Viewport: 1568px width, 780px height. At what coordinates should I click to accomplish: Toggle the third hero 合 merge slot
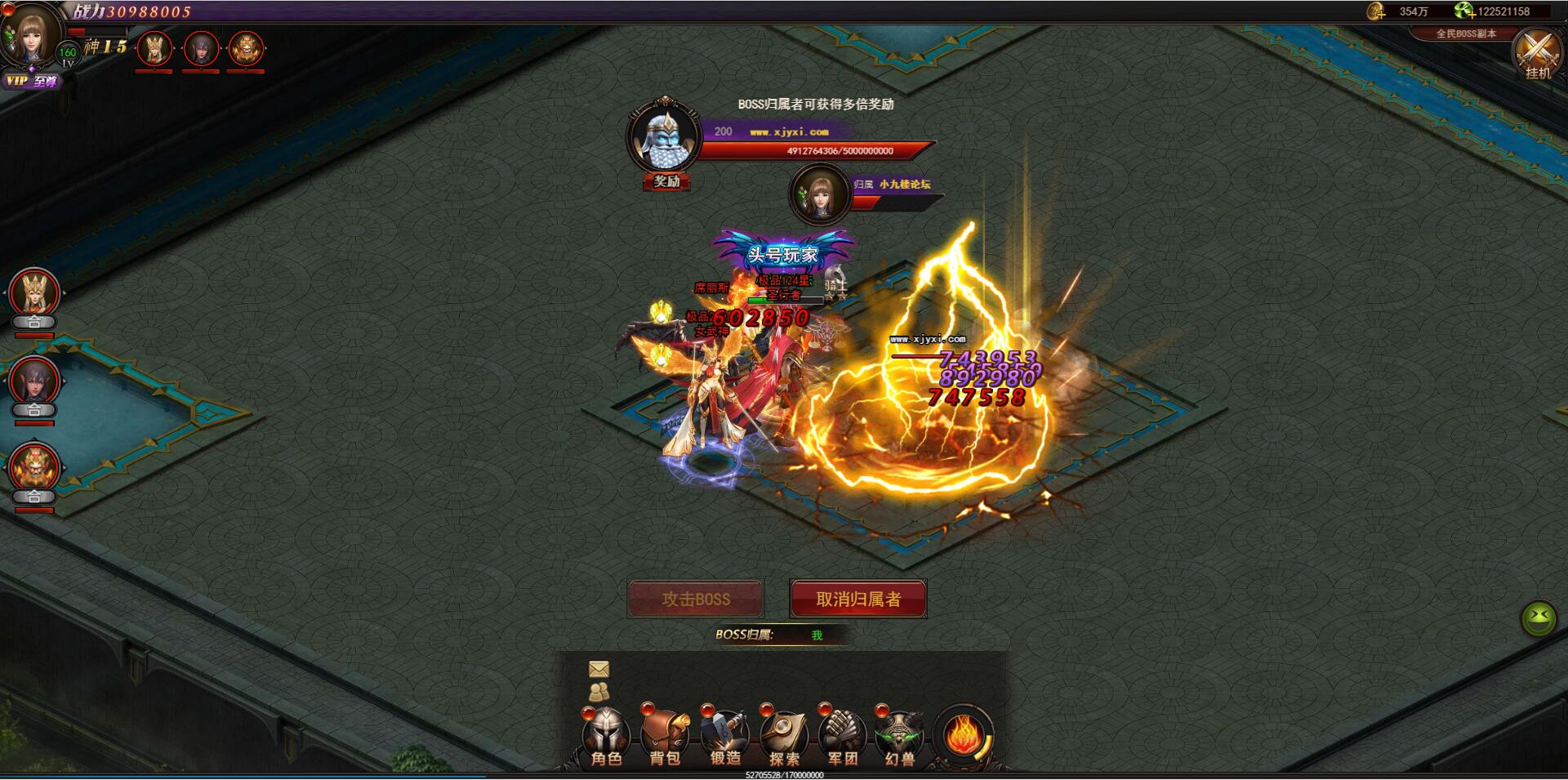34,497
